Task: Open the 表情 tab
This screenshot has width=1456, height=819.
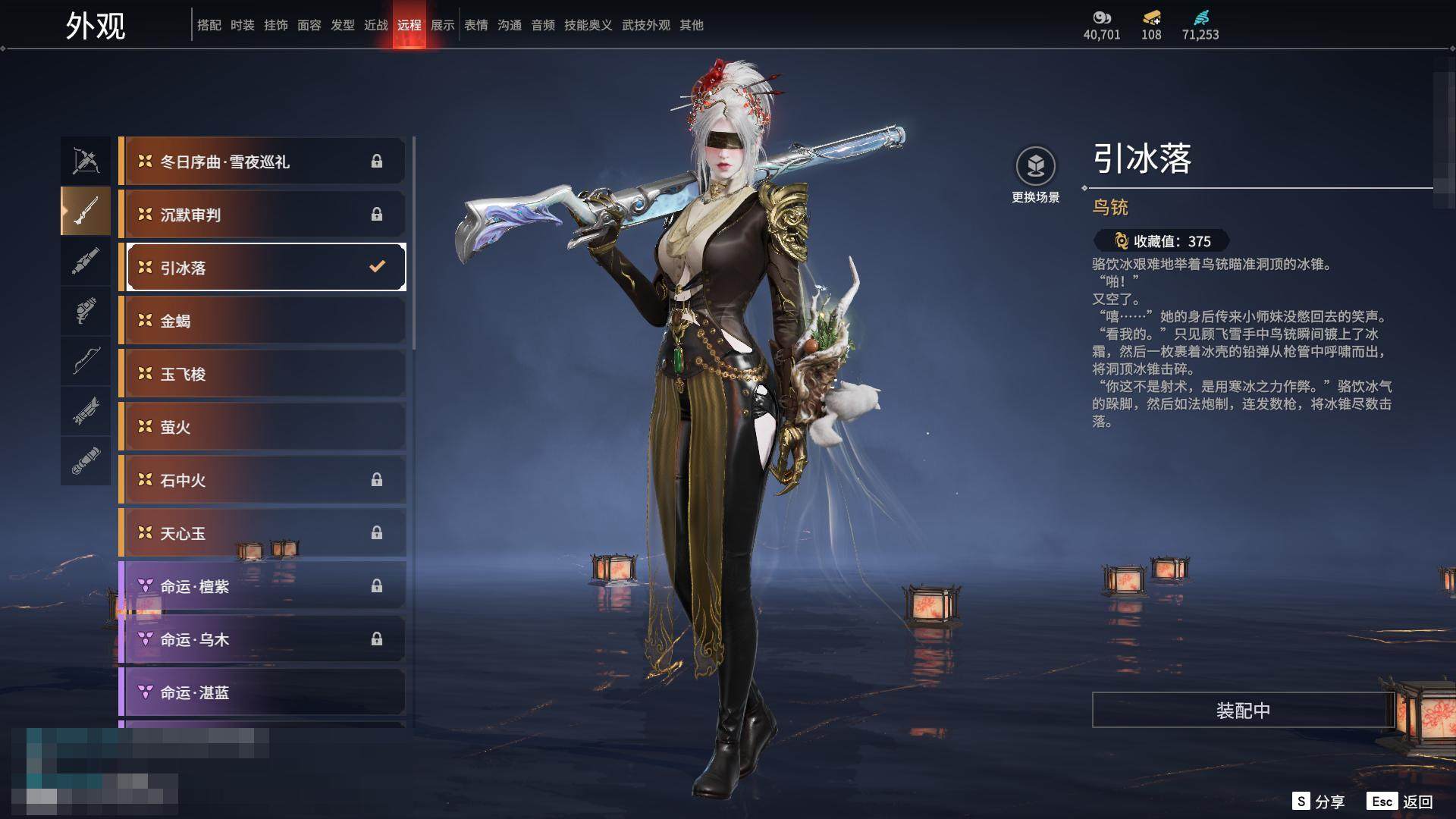Action: (x=476, y=25)
